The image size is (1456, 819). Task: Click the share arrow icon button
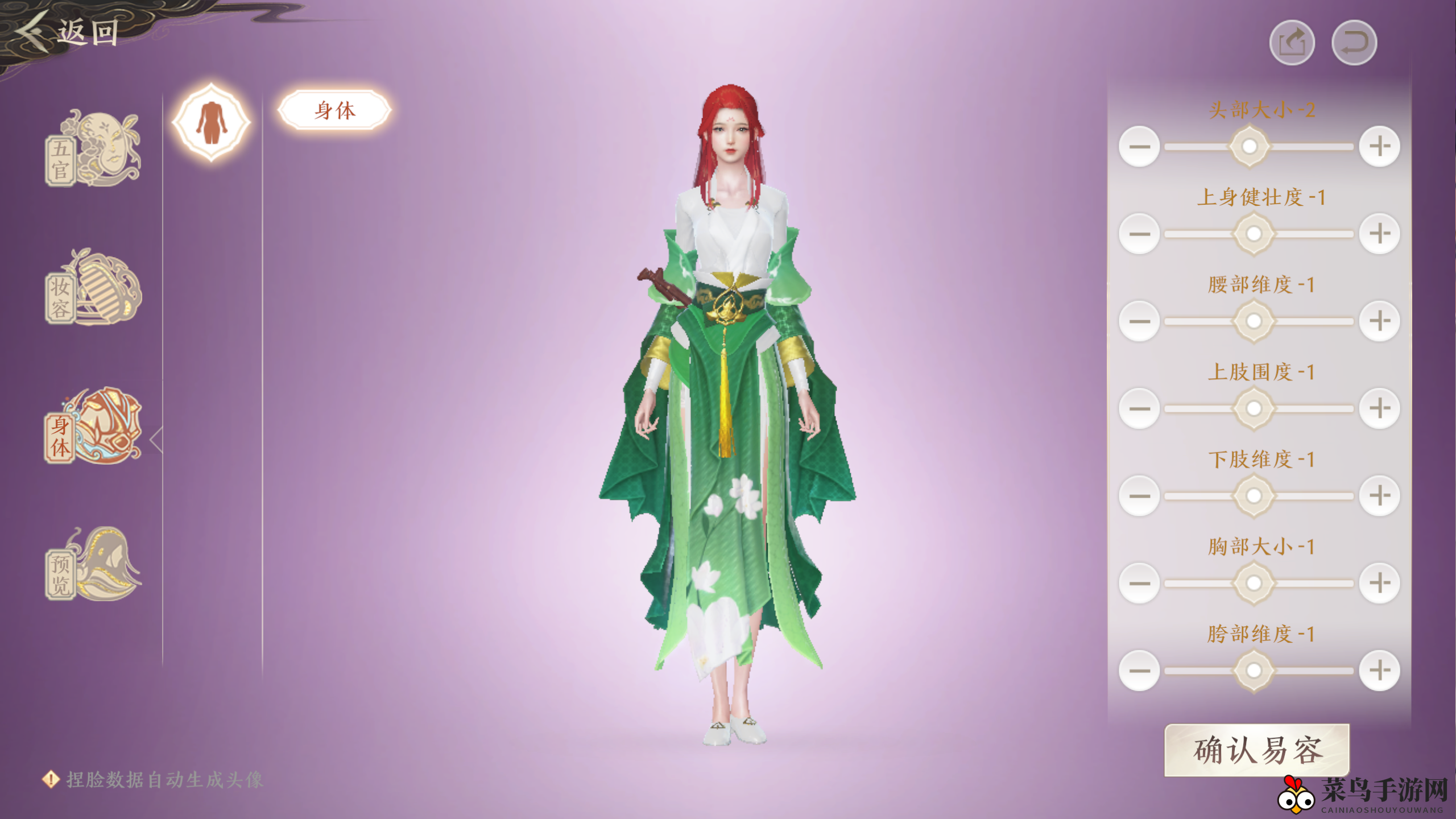[x=1292, y=43]
